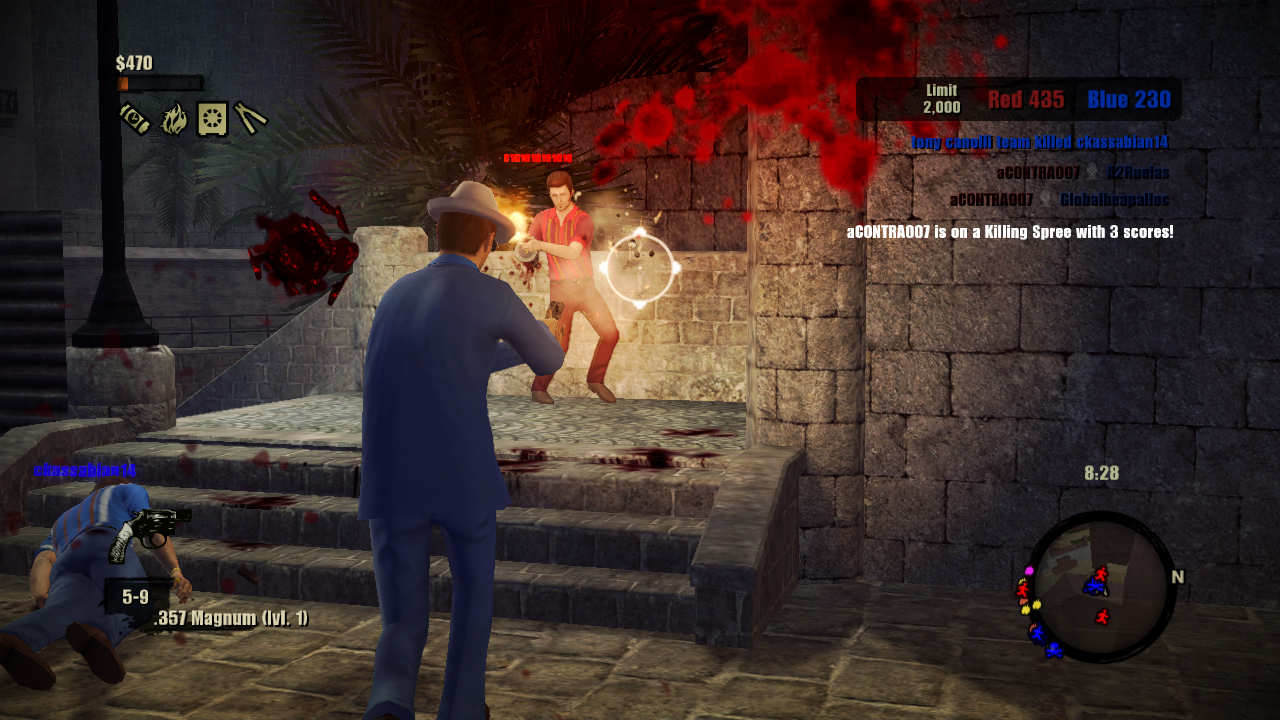Pick the wire cutters icon

click(x=250, y=118)
